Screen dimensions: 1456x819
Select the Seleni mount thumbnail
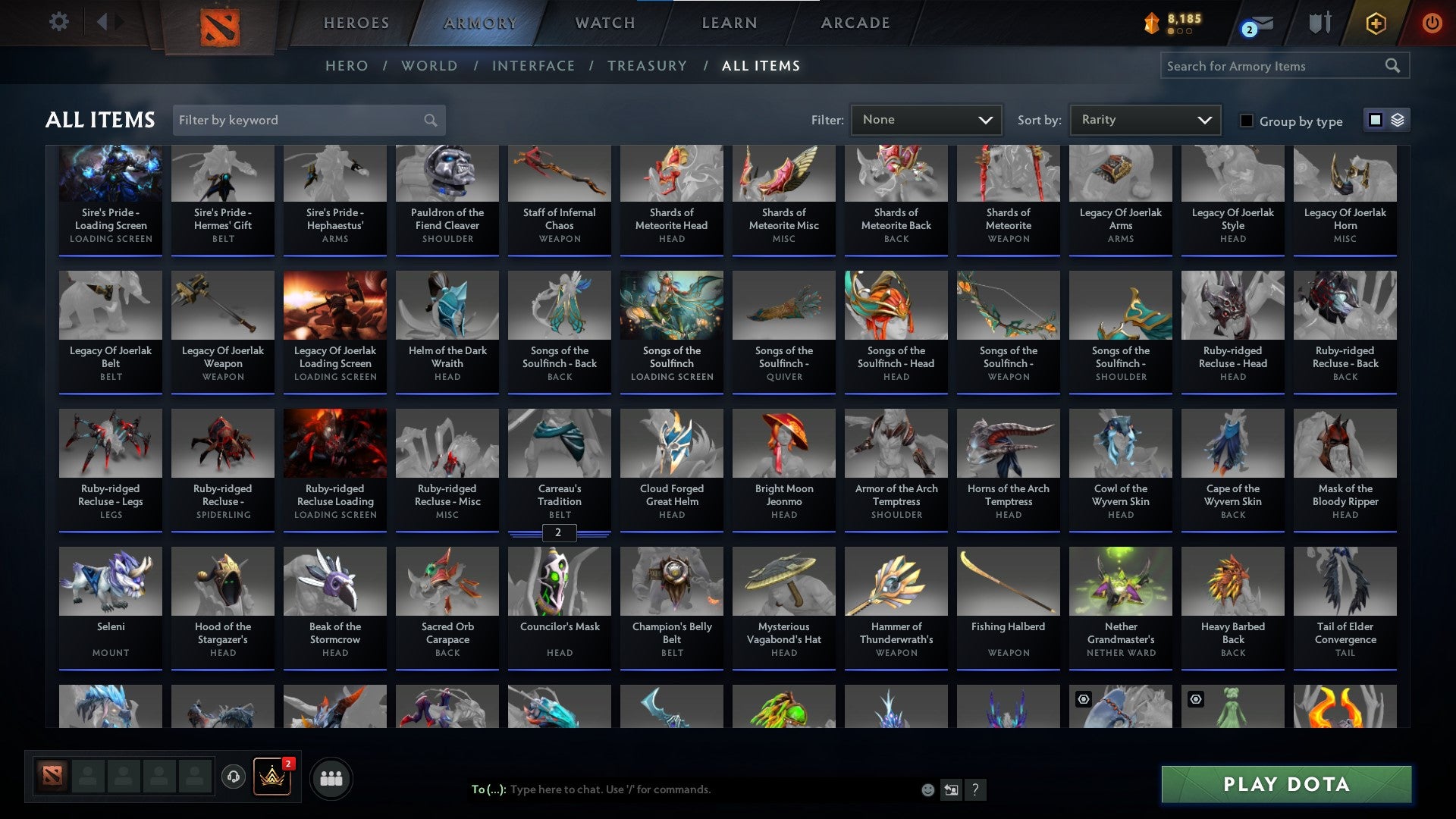tap(110, 582)
